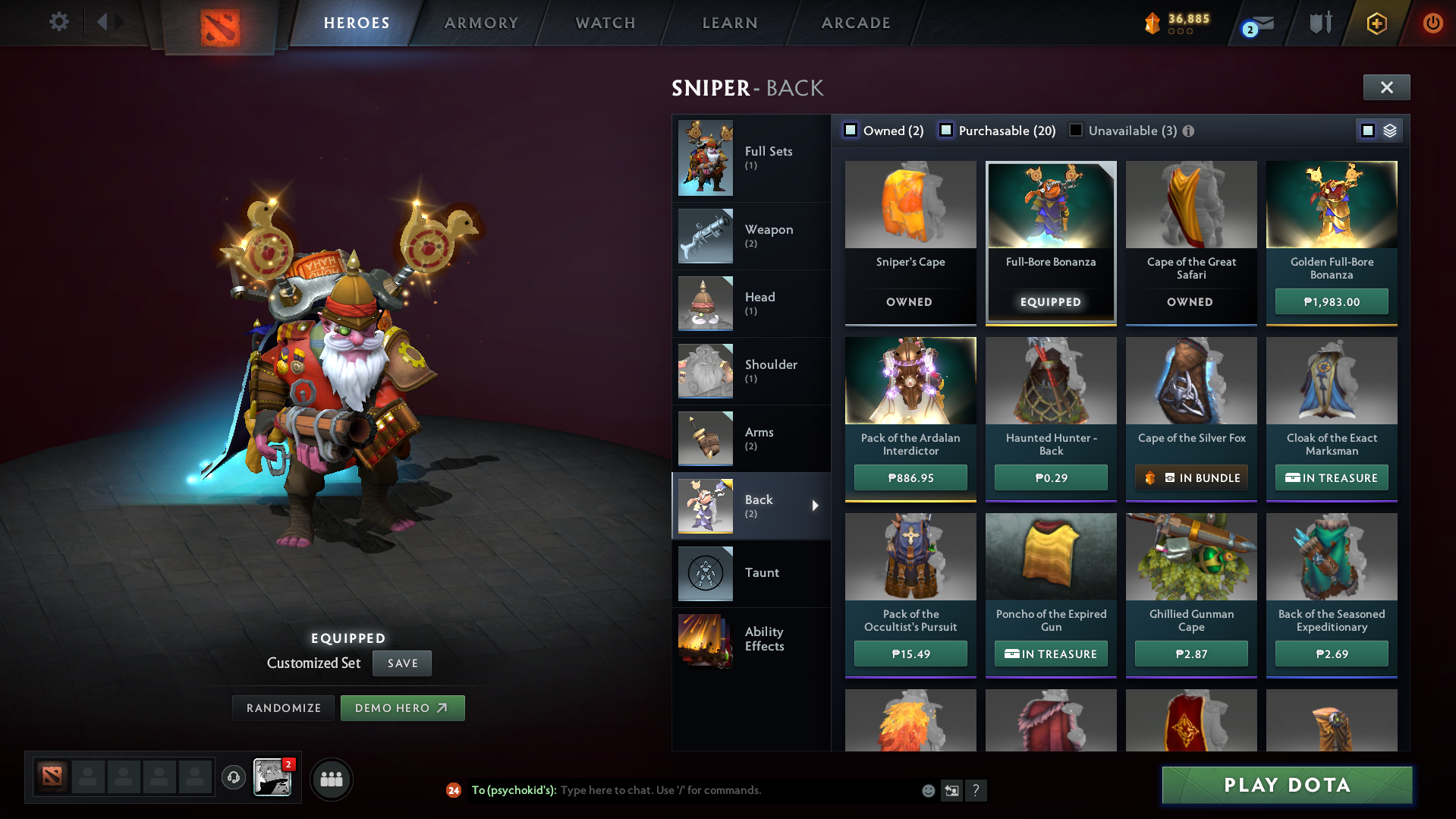Open the ARCADE tab
Viewport: 1456px width, 819px height.
[855, 23]
